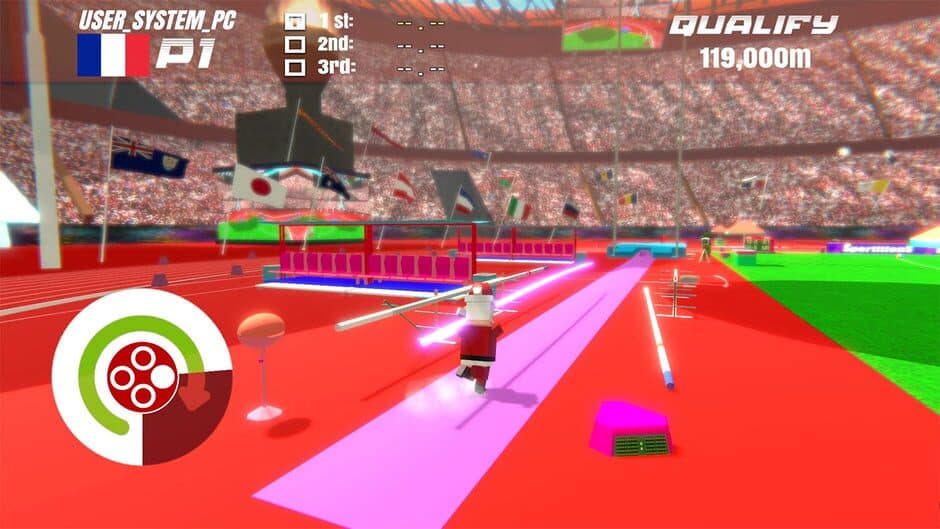The image size is (940, 529).
Task: Select the 3rd attempt checkbox
Action: tap(295, 68)
